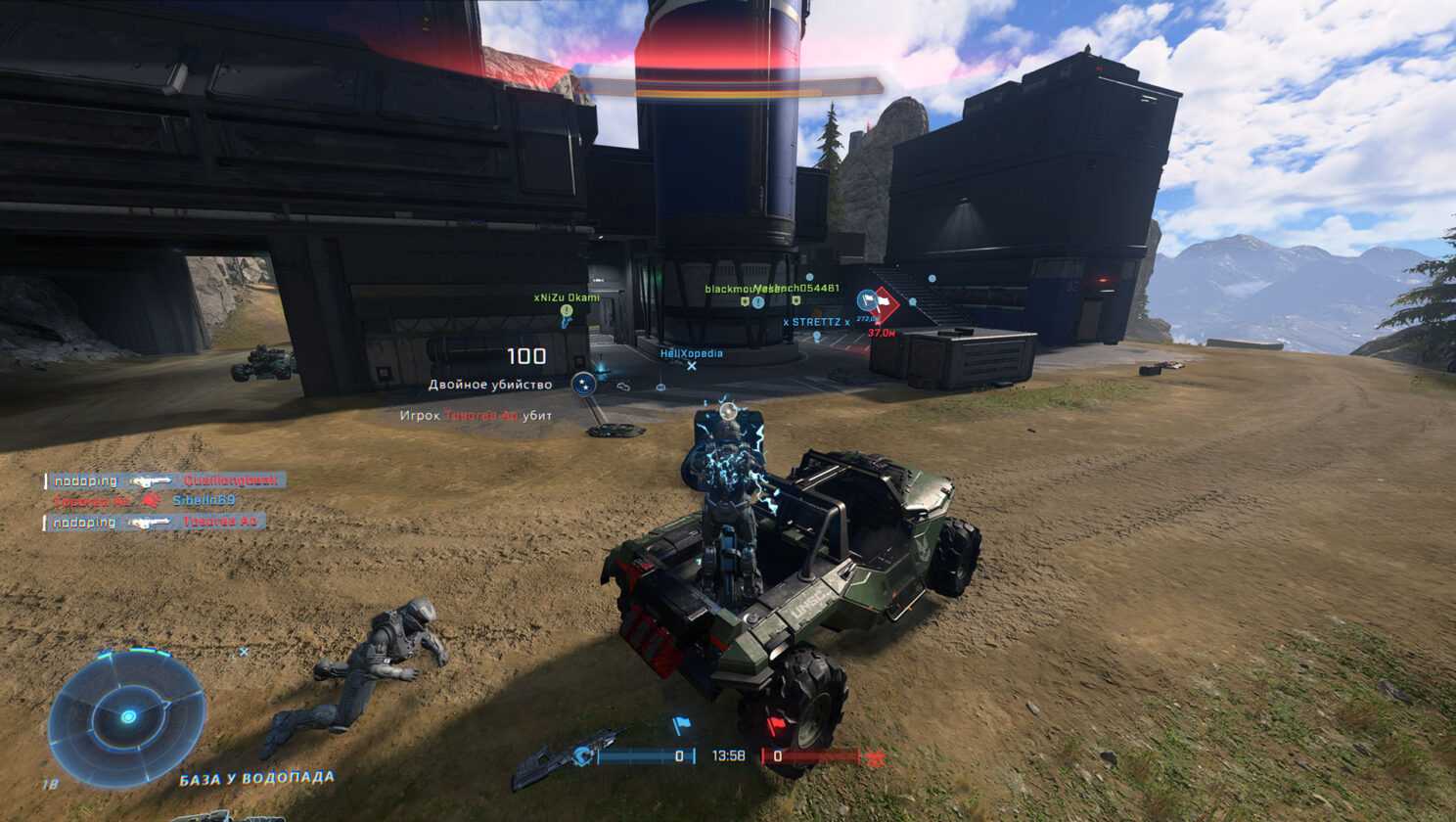Click the blue team emblem by the score bar

point(584,755)
